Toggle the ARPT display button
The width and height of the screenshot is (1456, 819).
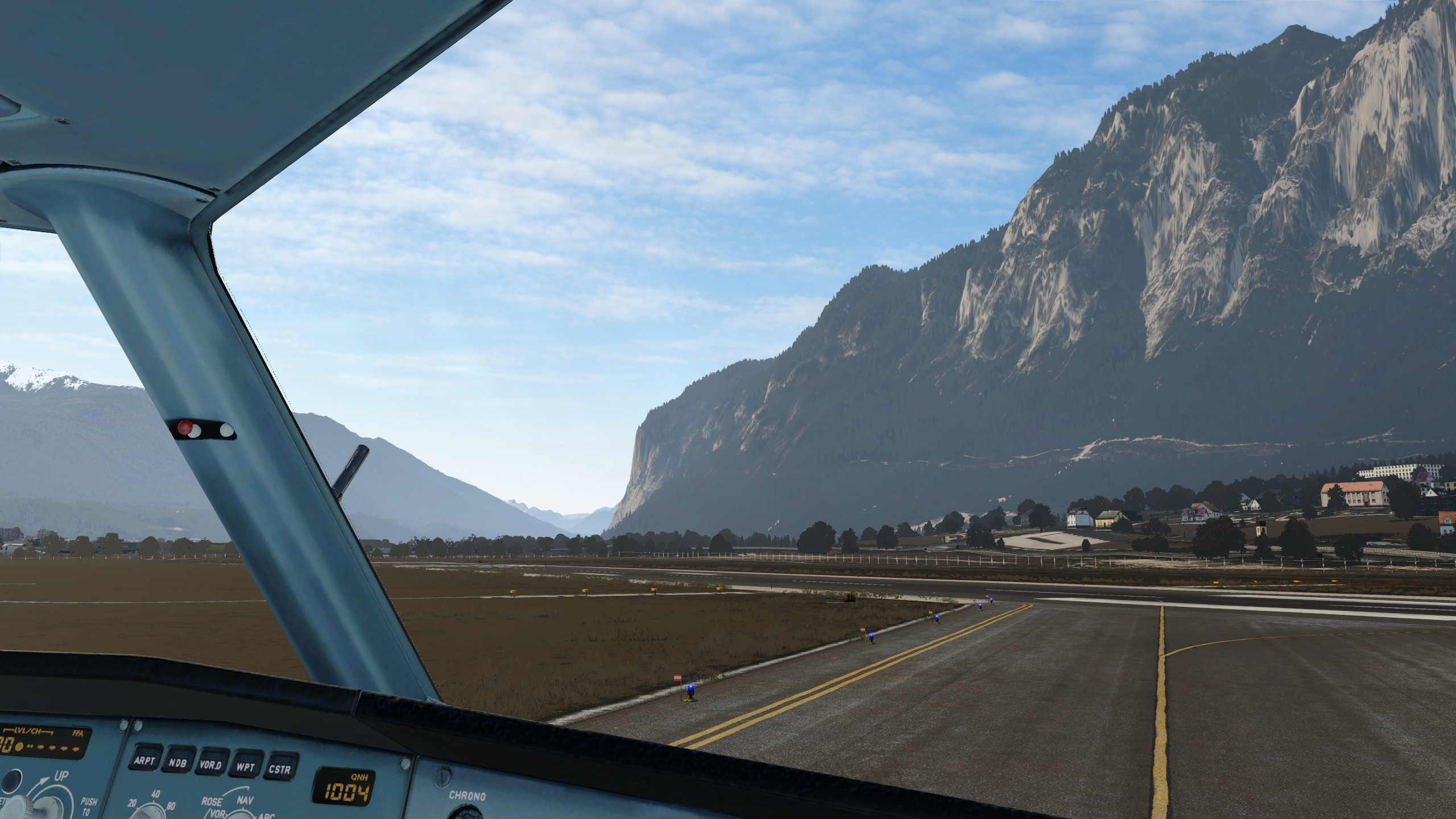pyautogui.click(x=144, y=761)
